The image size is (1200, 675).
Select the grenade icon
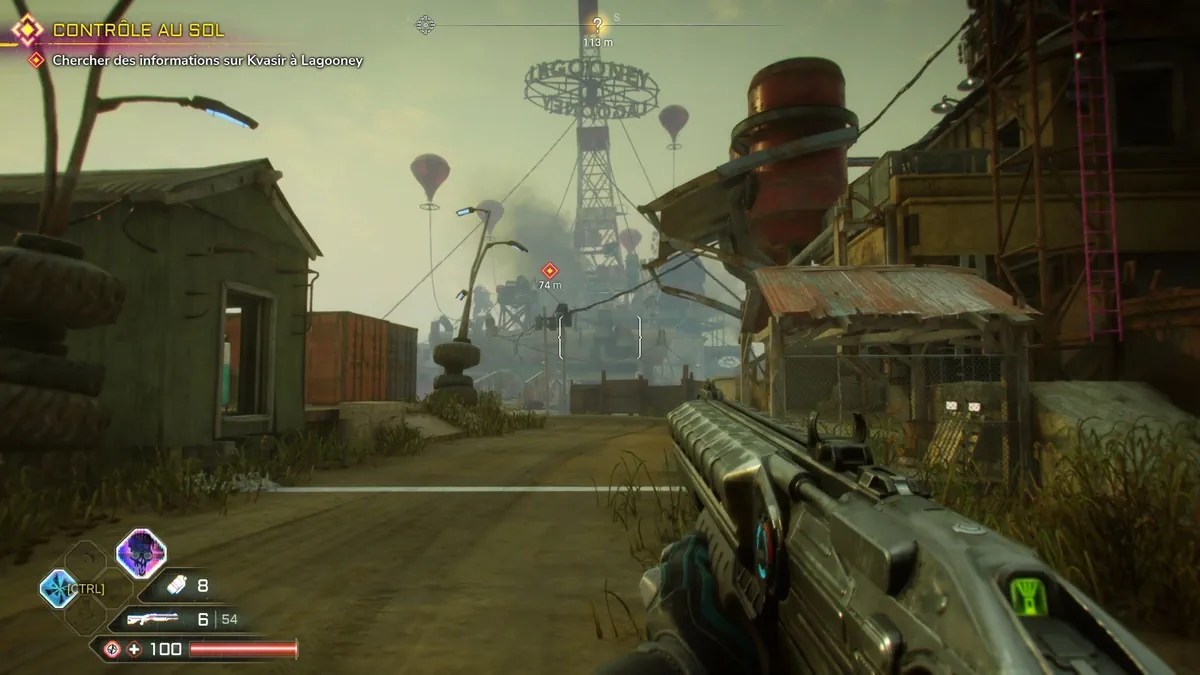coord(174,586)
